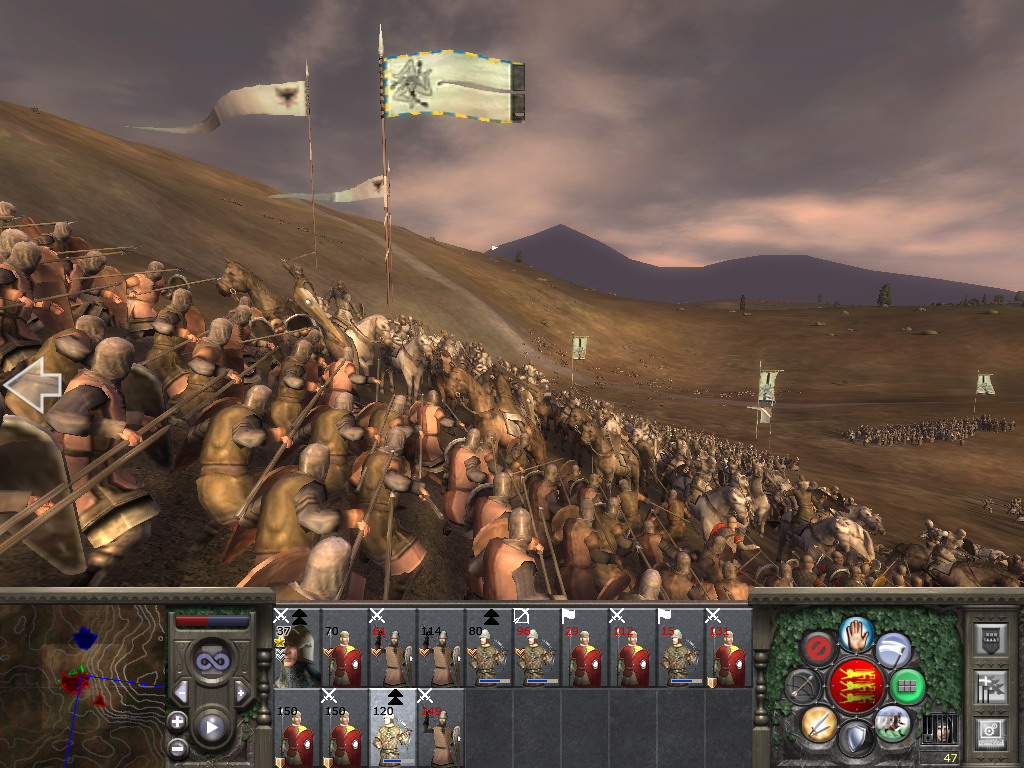Zoom in the minimap with plus button
1024x768 pixels.
coord(177,721)
